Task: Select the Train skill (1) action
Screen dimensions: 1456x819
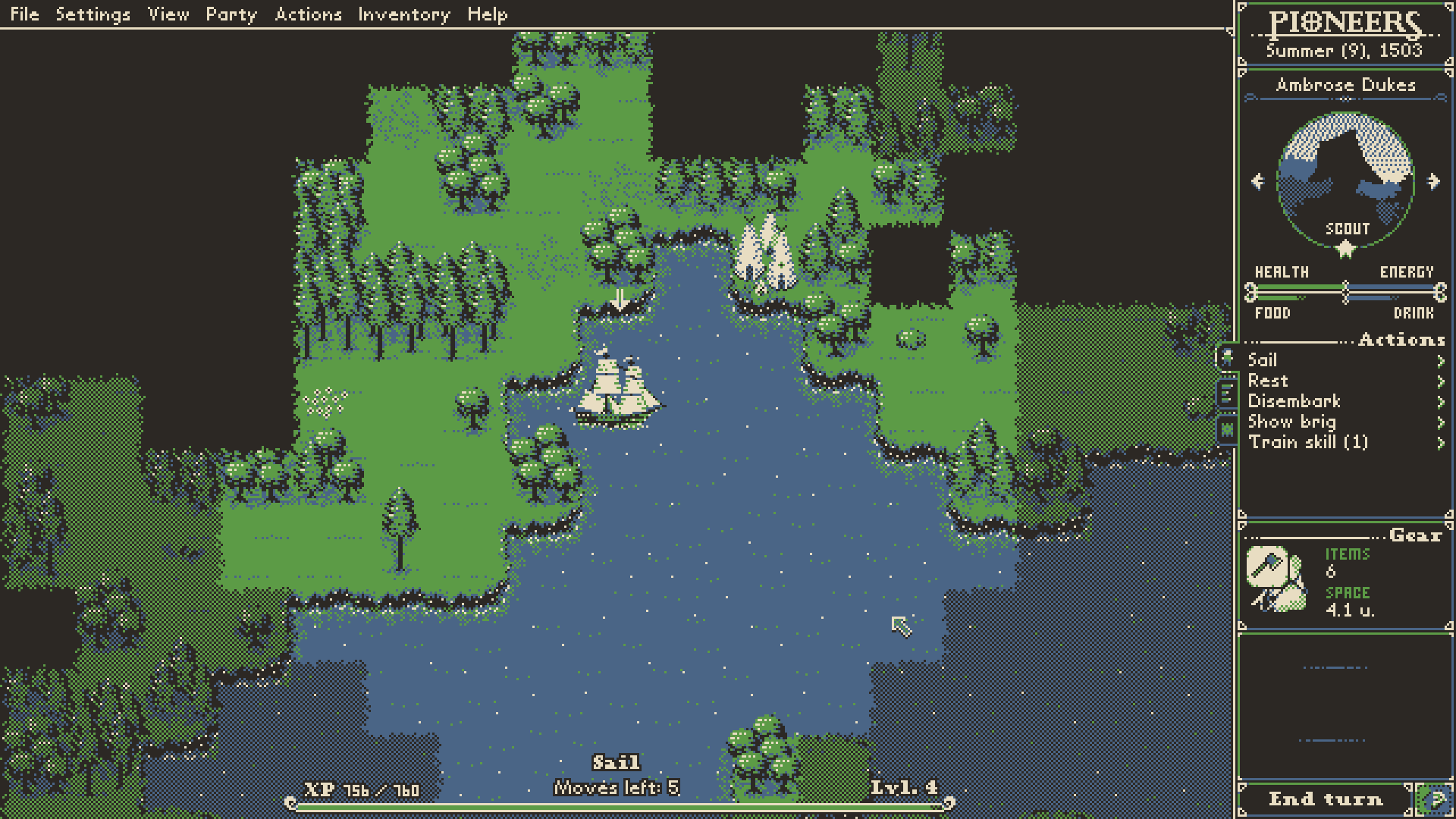Action: [x=1308, y=443]
